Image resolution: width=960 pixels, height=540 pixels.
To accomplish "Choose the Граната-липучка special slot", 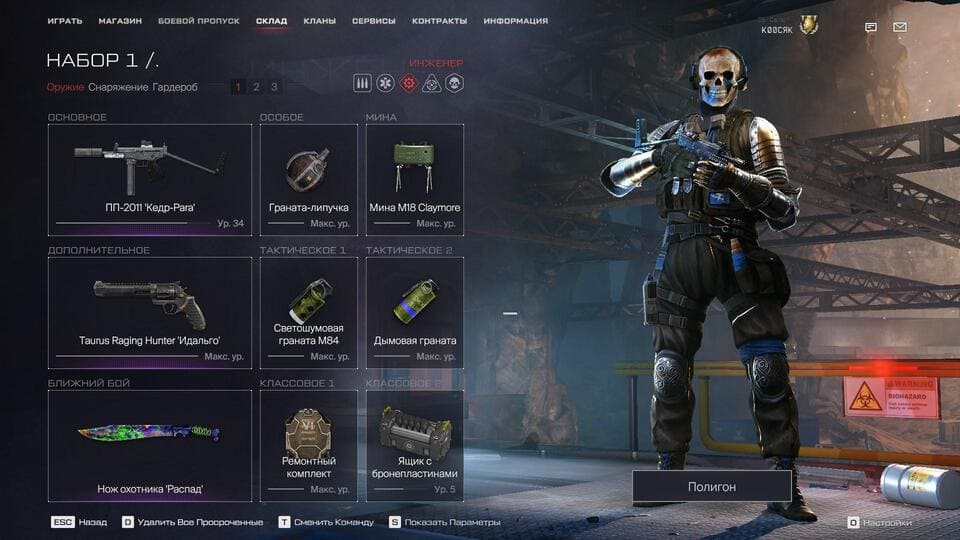I will tap(308, 177).
